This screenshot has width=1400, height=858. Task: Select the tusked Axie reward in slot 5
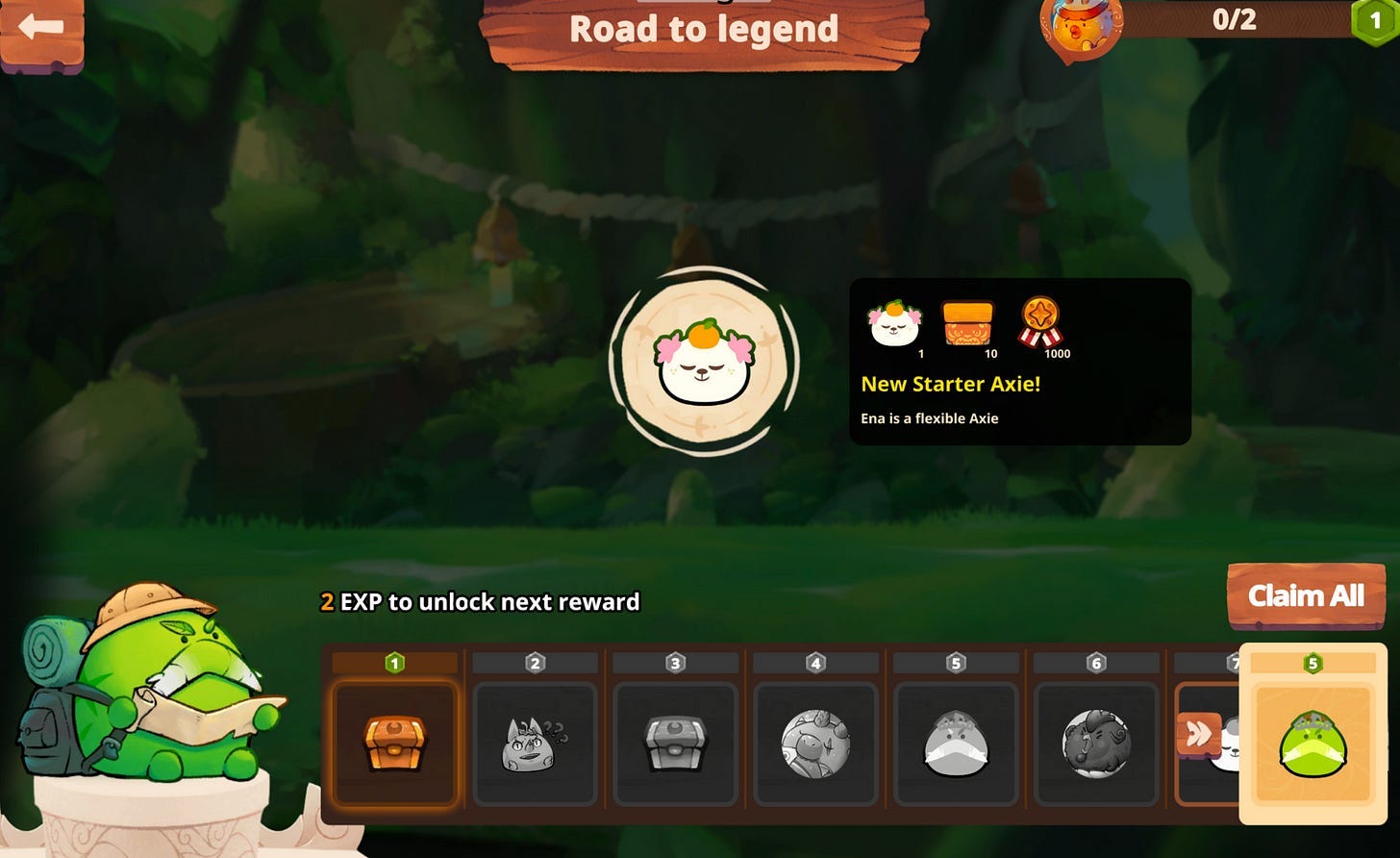[x=956, y=744]
